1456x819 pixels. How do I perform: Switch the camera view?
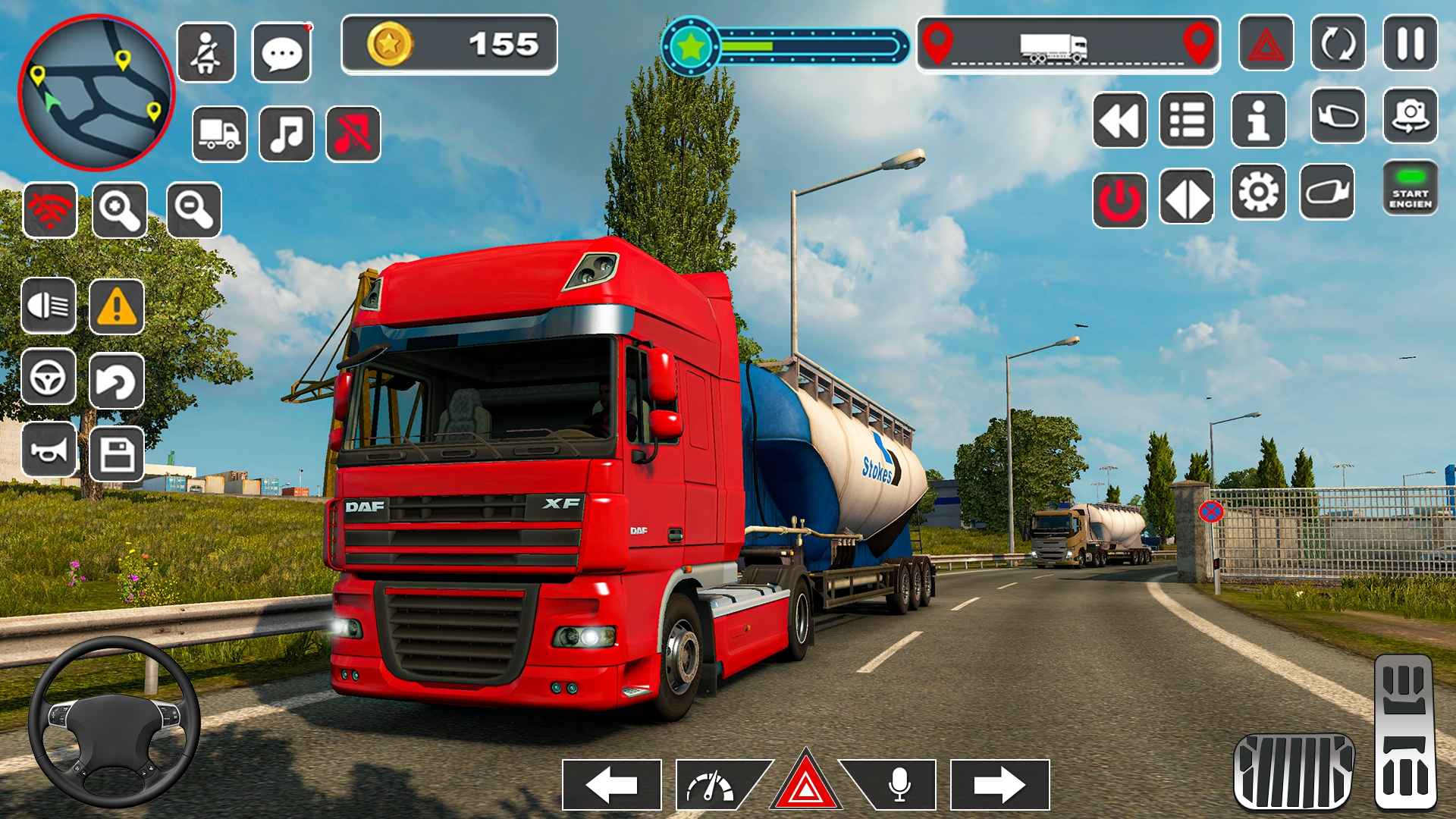click(x=1410, y=116)
